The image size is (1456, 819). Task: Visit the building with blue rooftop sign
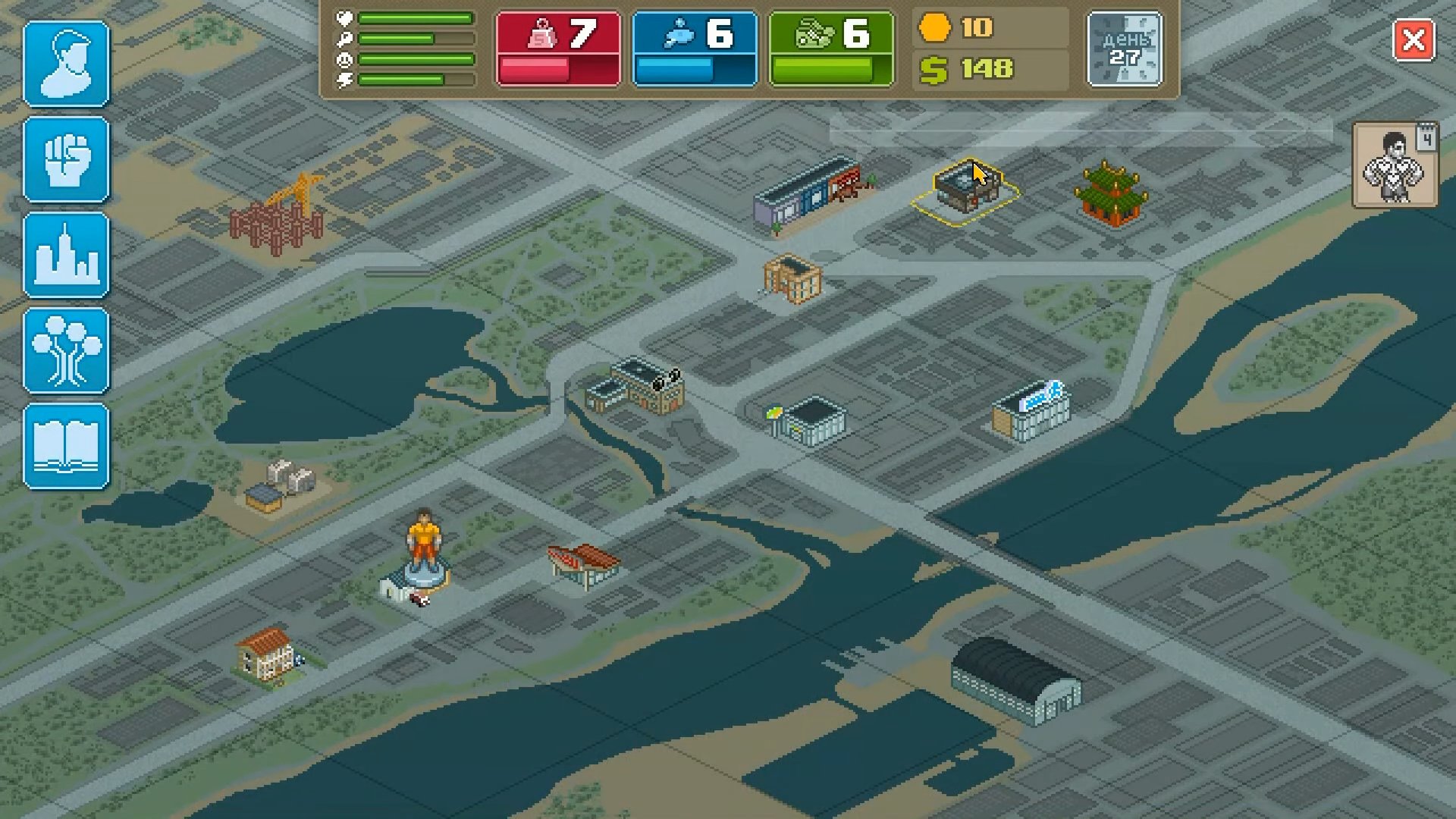(x=1033, y=411)
